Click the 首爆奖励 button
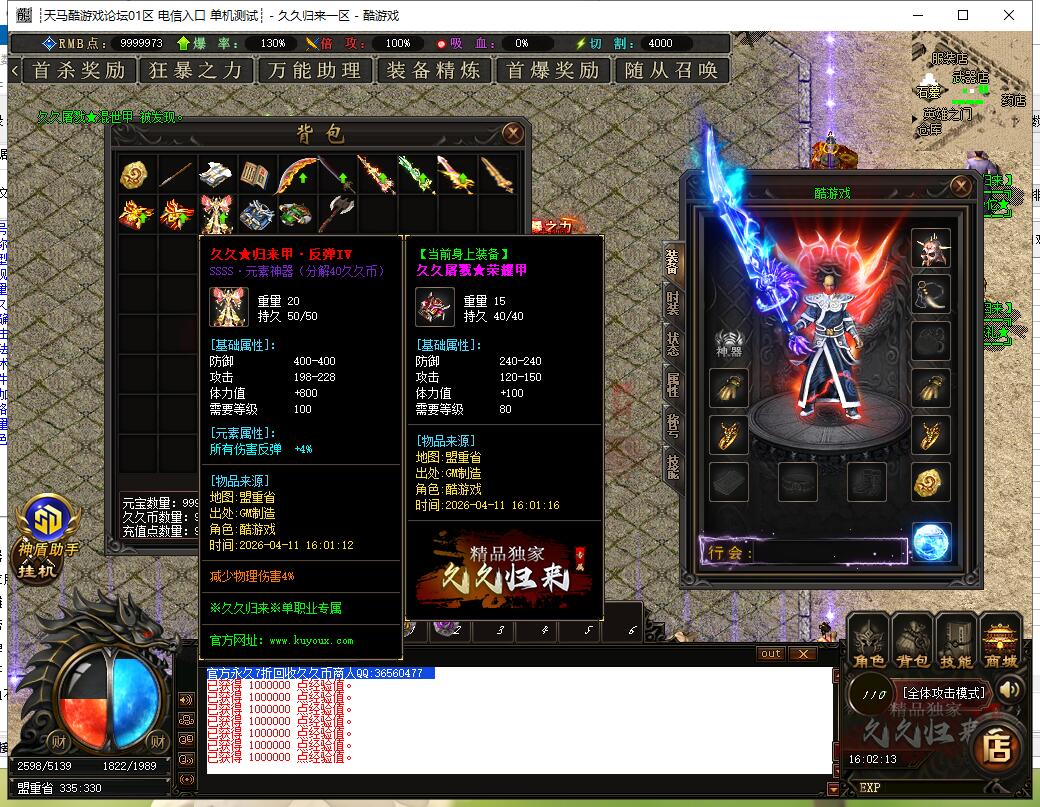The height and width of the screenshot is (807, 1040). click(x=553, y=70)
